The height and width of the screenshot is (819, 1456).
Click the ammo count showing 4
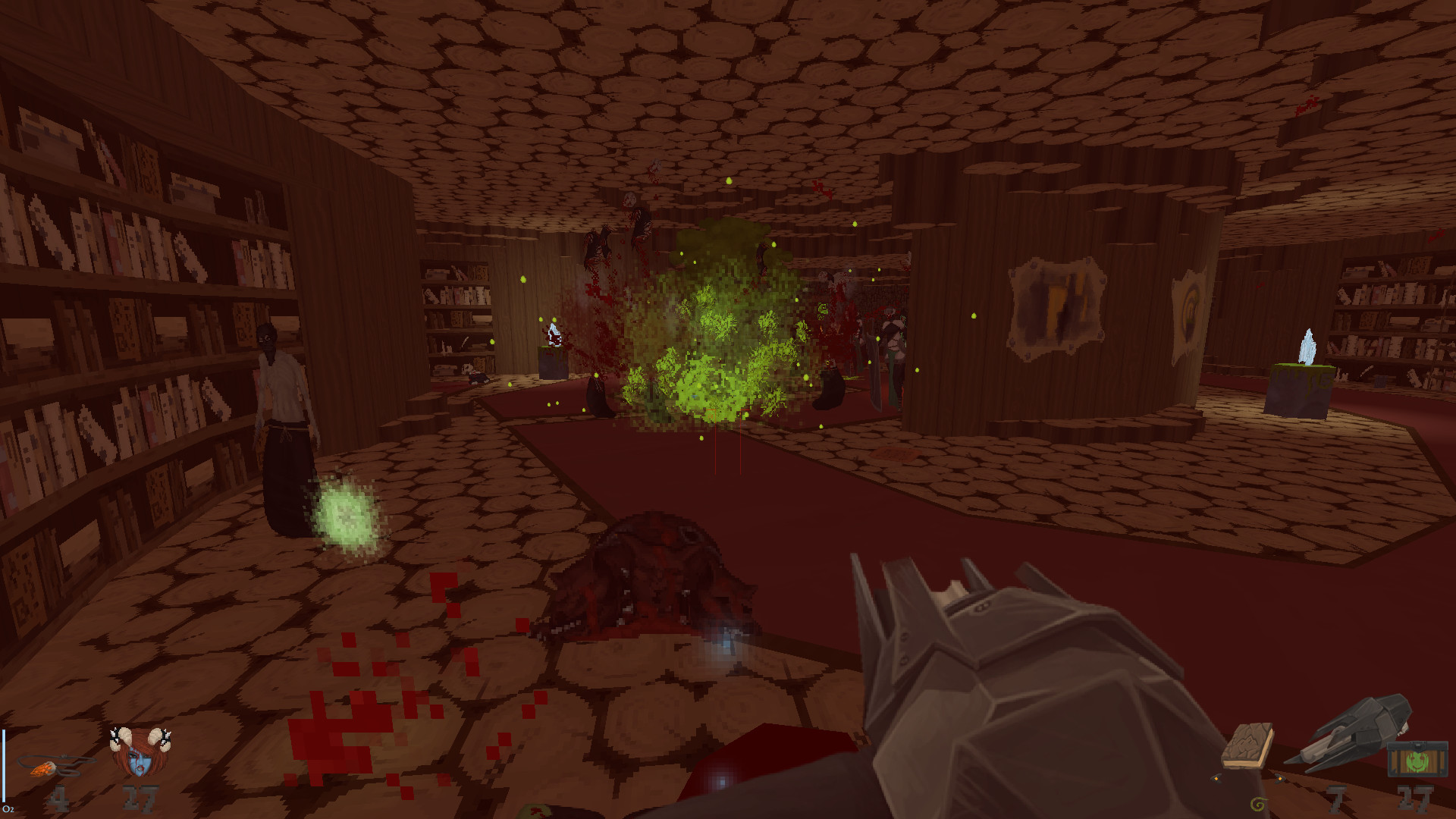point(59,799)
